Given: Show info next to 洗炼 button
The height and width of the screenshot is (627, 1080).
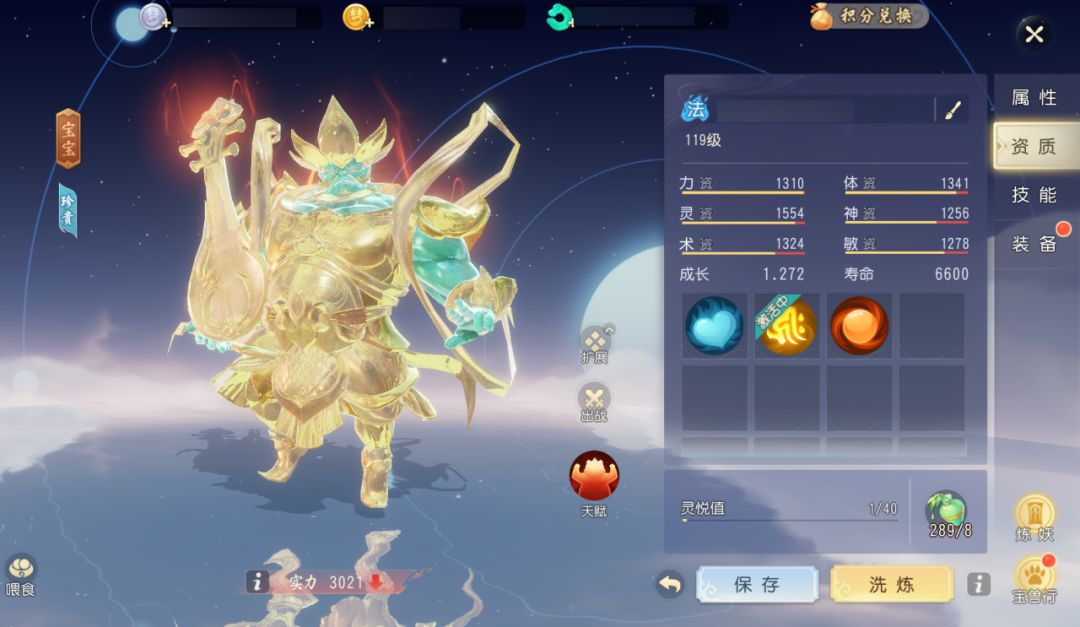Looking at the screenshot, I should click(x=979, y=584).
